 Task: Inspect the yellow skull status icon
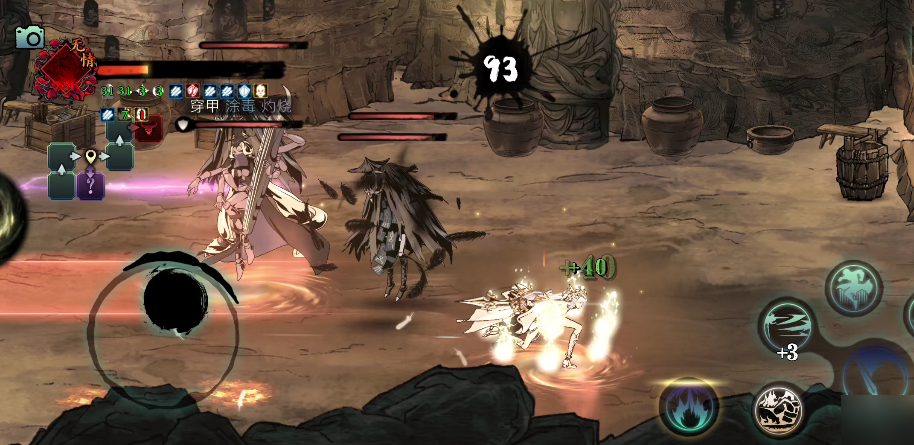coord(261,91)
